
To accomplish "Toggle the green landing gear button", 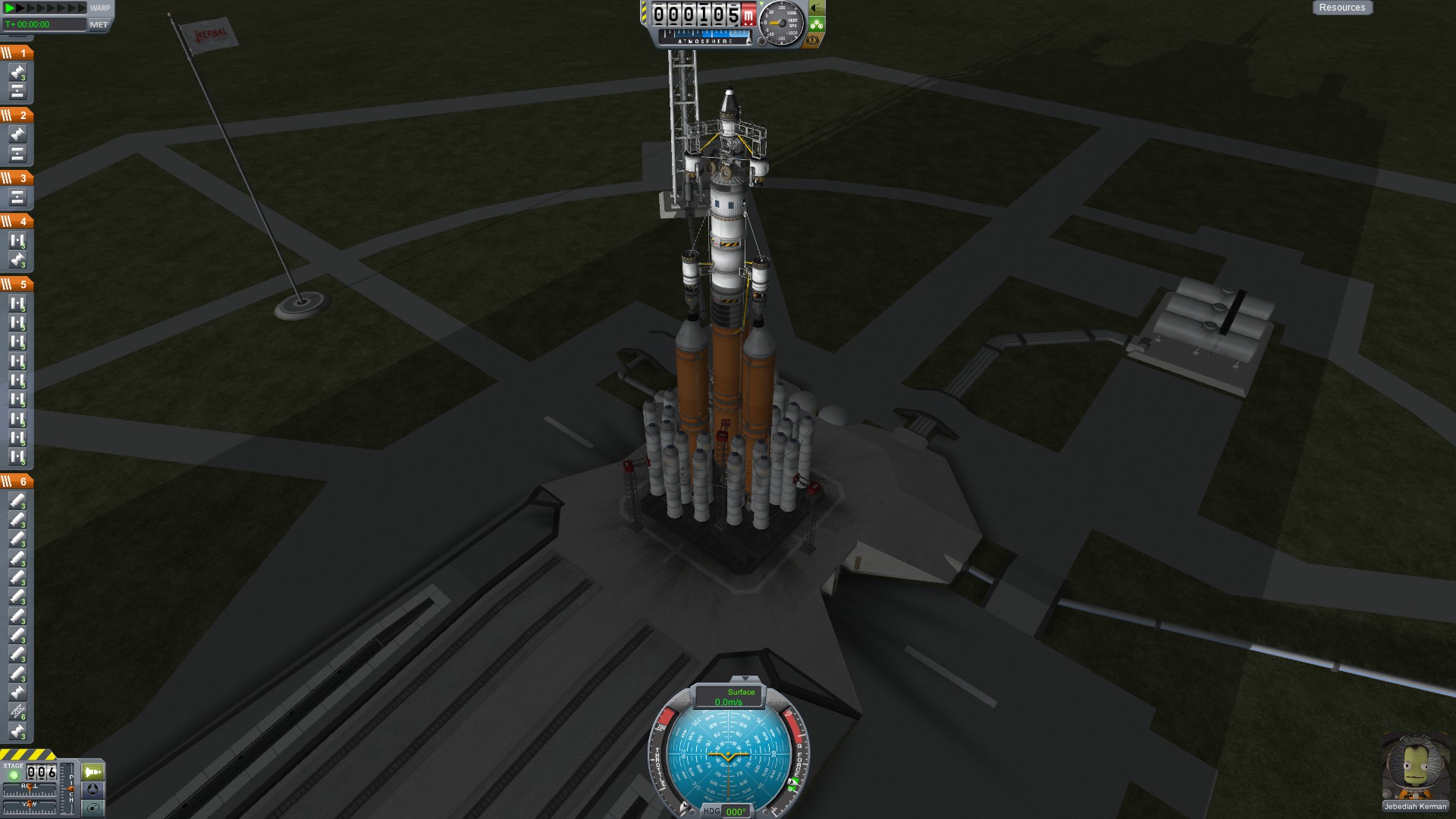I will coord(817,24).
